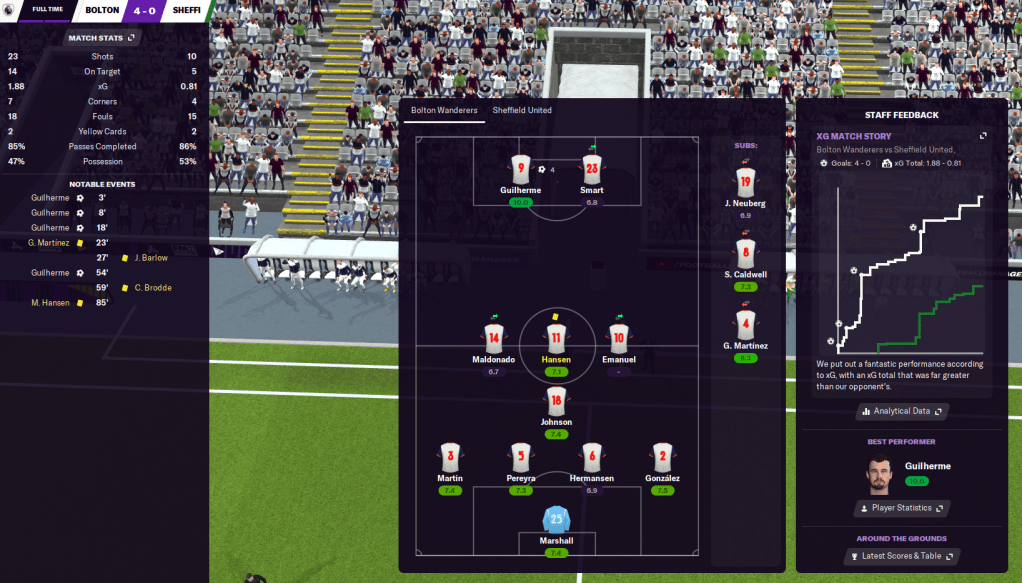Select right-back González
The height and width of the screenshot is (583, 1022).
point(662,458)
